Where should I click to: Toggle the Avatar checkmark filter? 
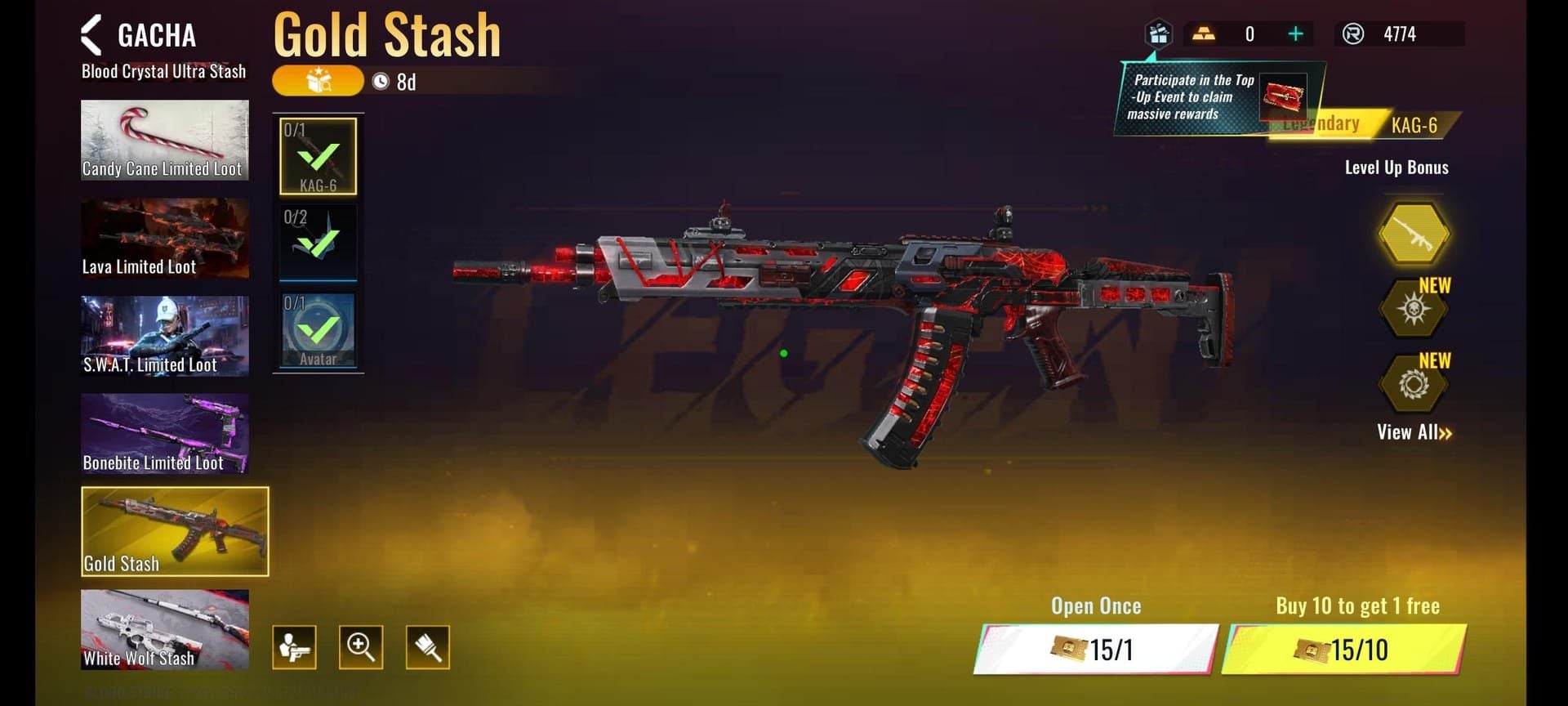click(318, 328)
